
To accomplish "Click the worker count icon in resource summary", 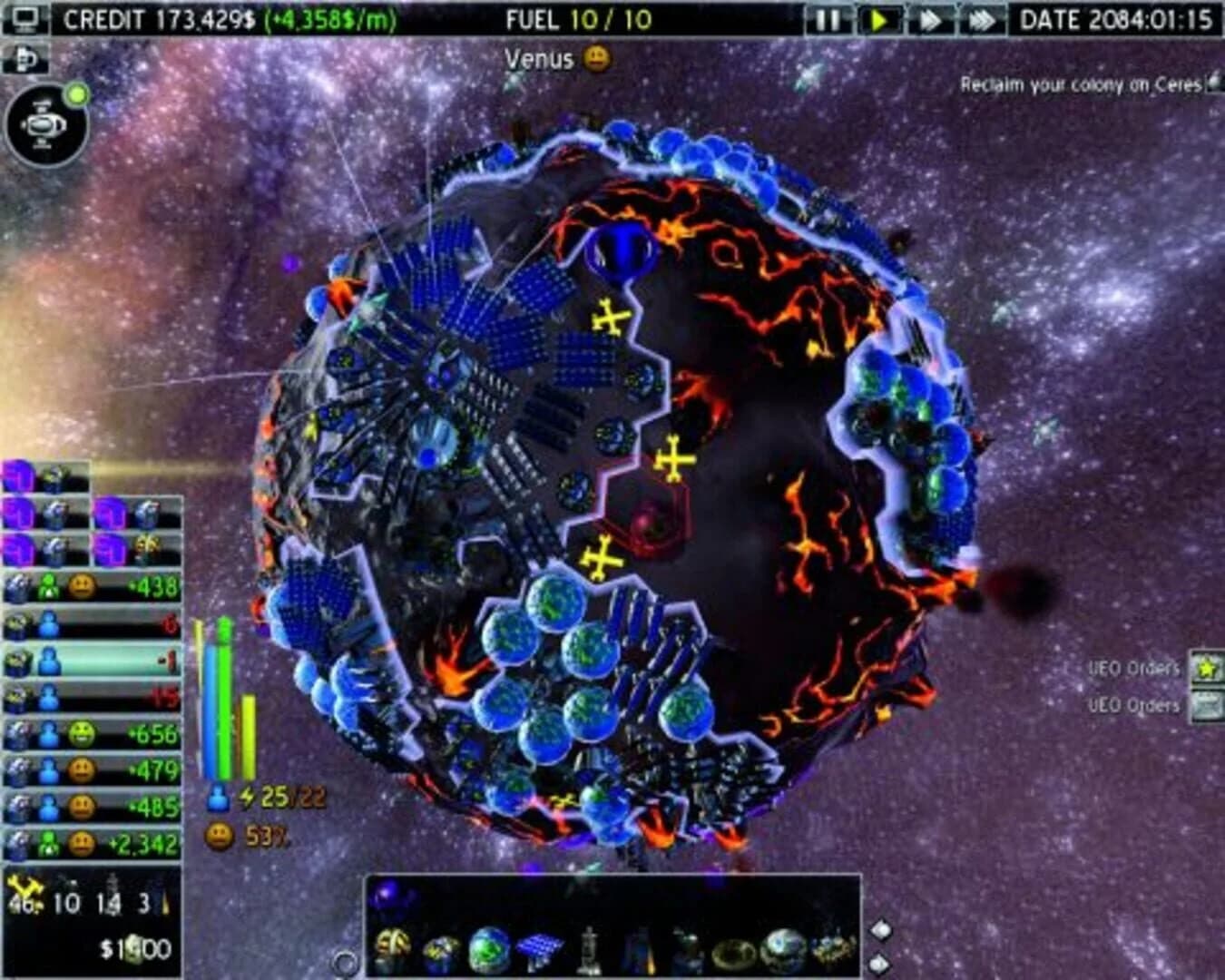I will coord(218,799).
